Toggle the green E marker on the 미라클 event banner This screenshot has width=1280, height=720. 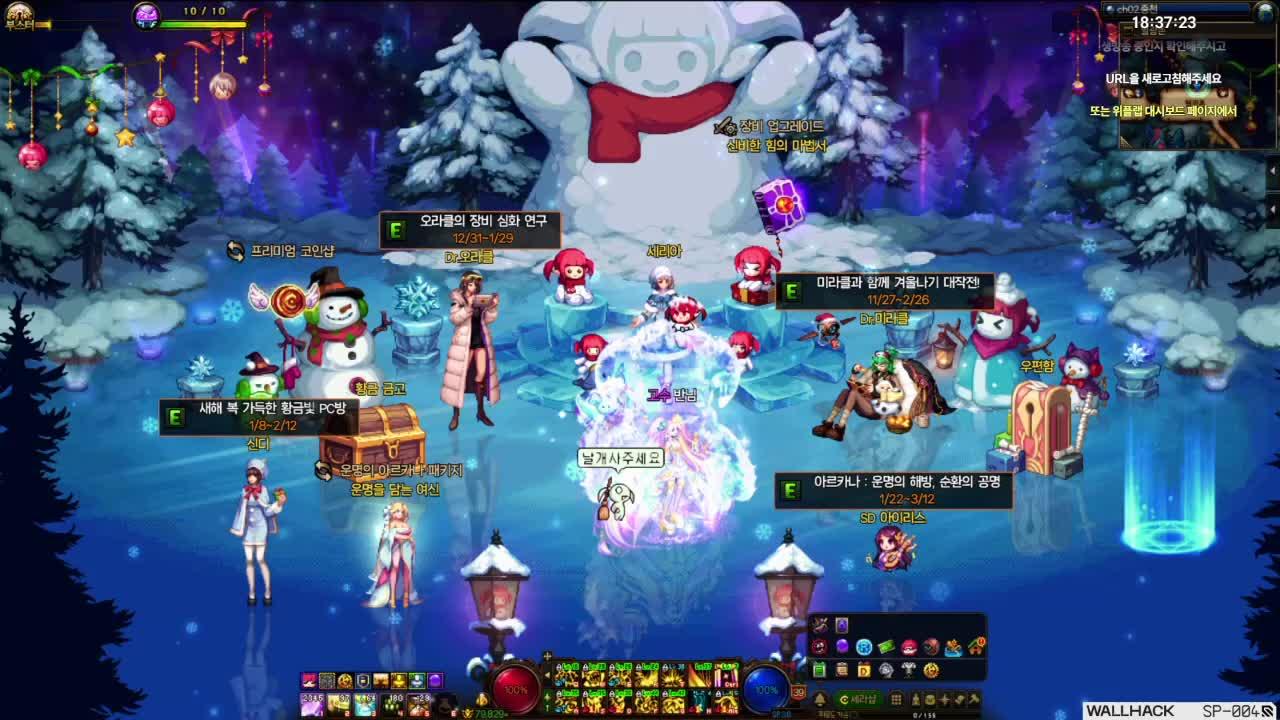[792, 290]
